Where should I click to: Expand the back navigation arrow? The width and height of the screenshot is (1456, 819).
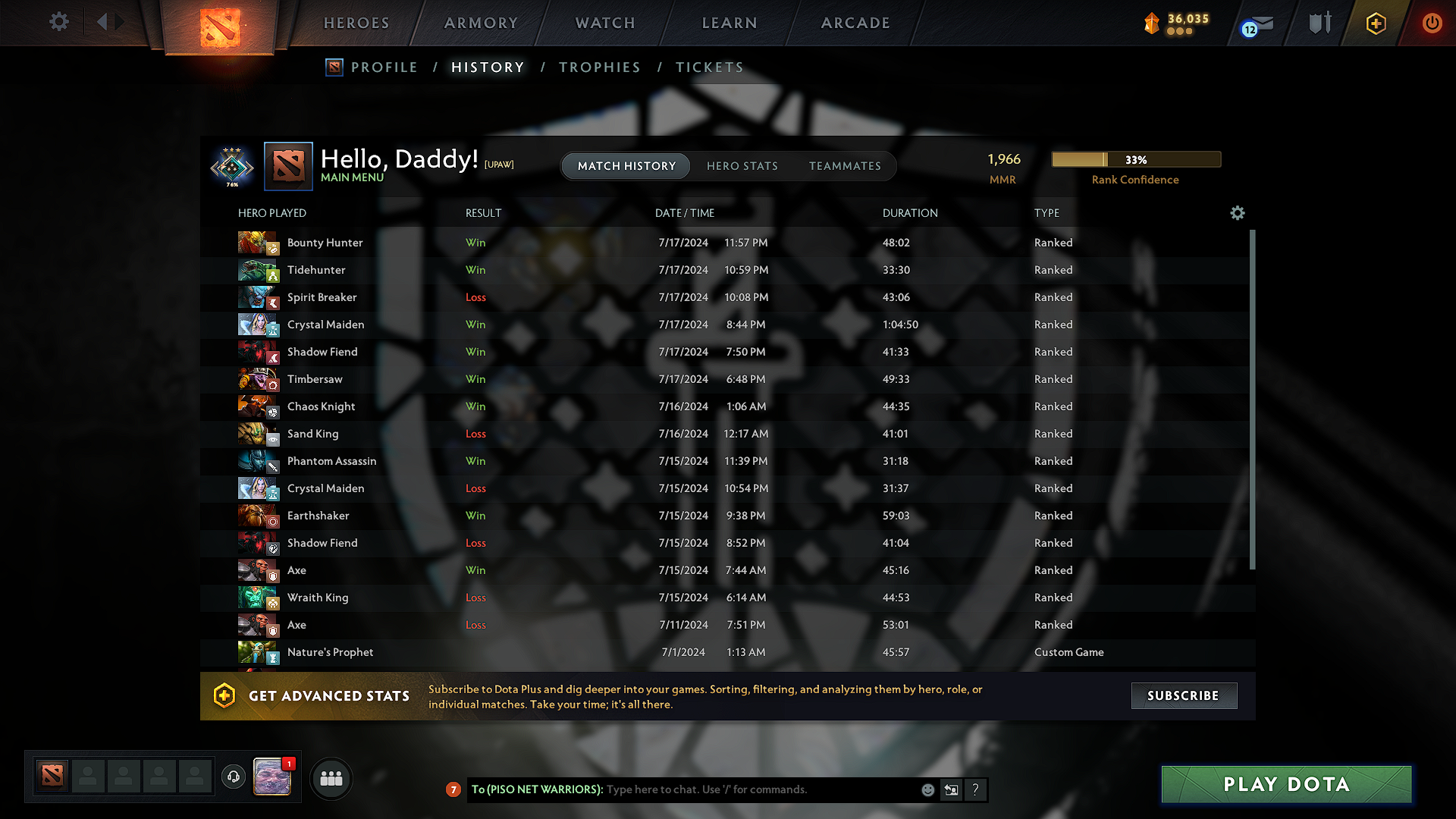(102, 22)
